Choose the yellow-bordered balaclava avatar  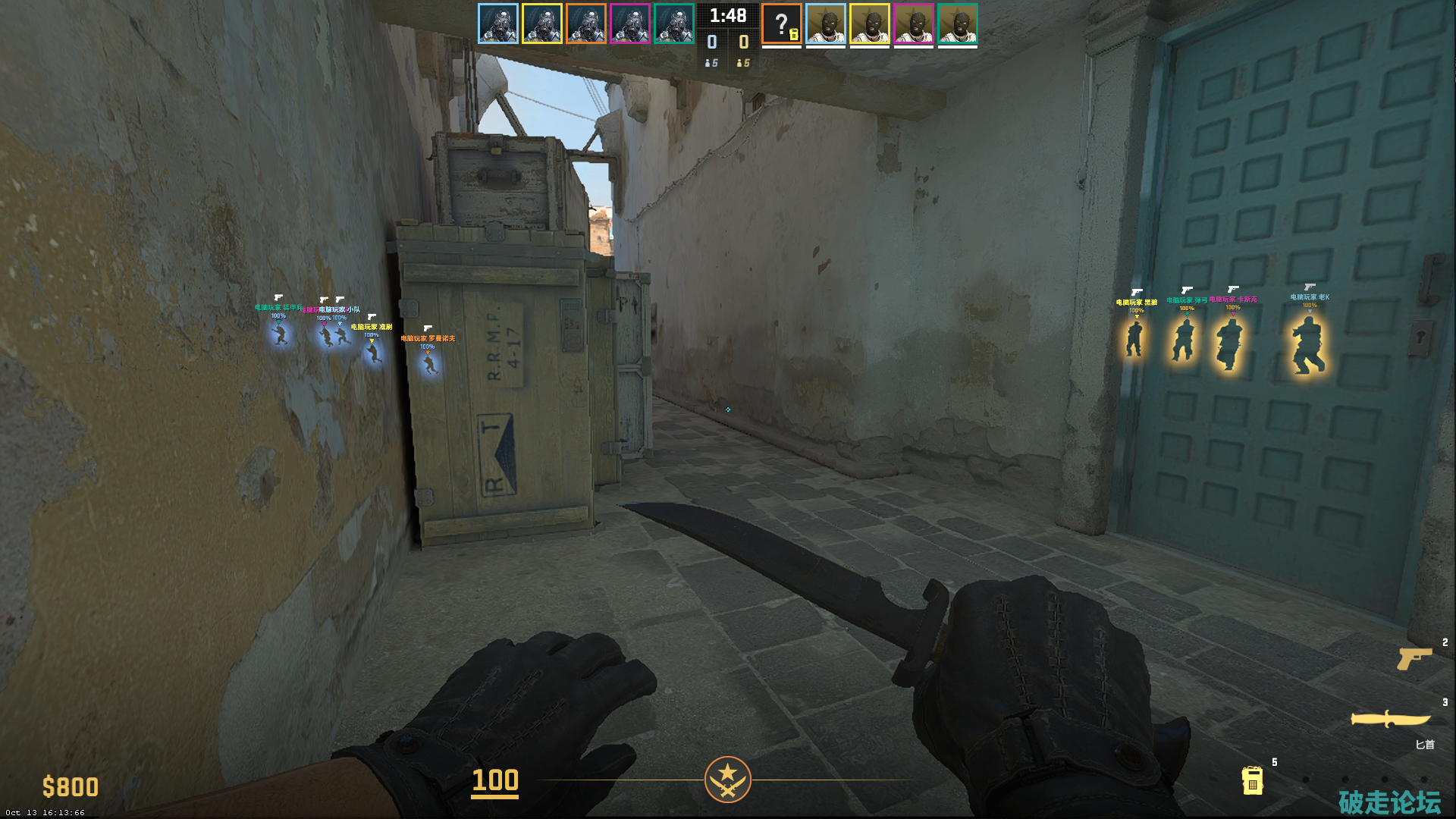(x=870, y=24)
